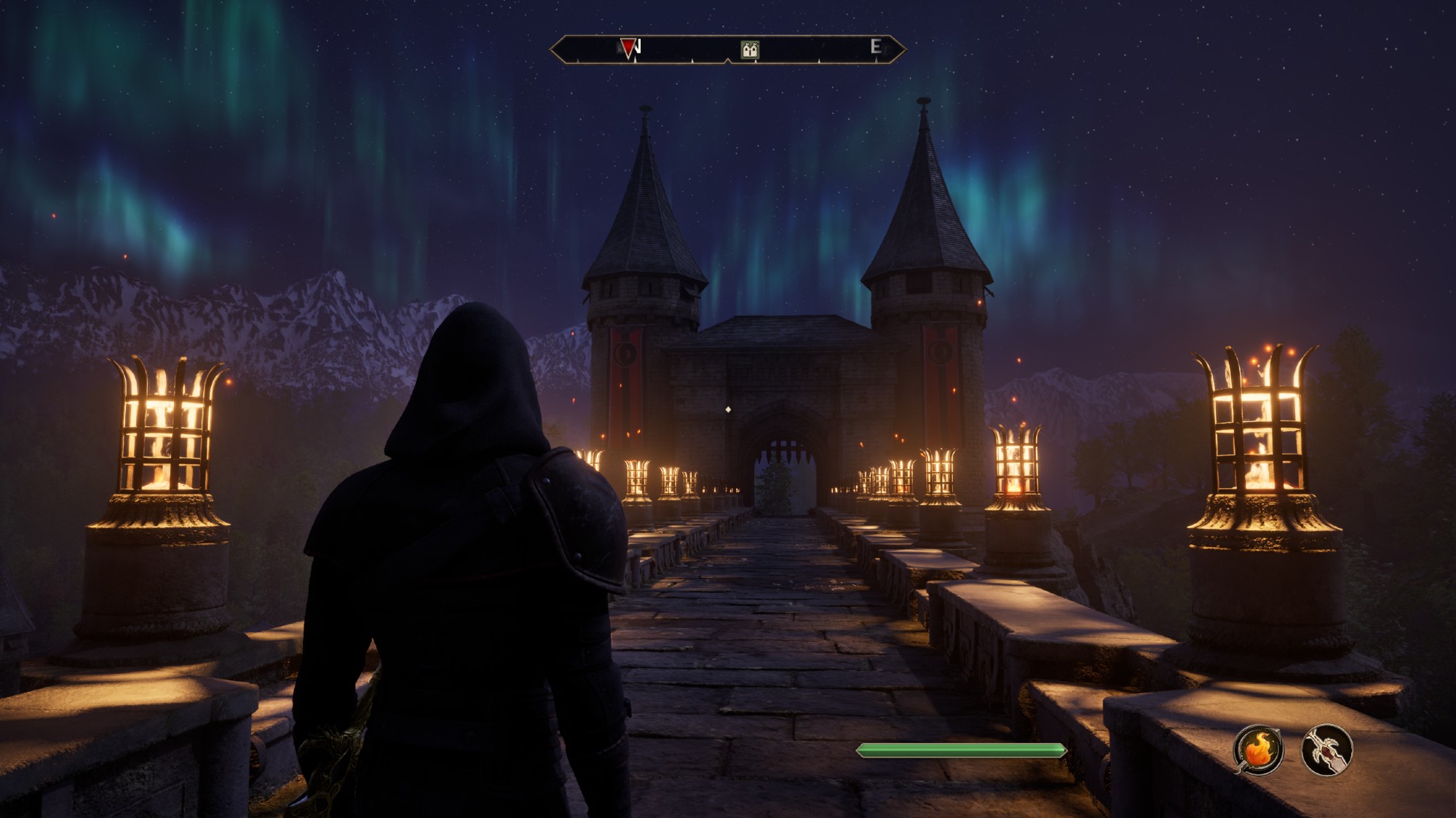This screenshot has width=1456, height=818.
Task: Click the castle gate marker on compass
Action: pos(750,49)
